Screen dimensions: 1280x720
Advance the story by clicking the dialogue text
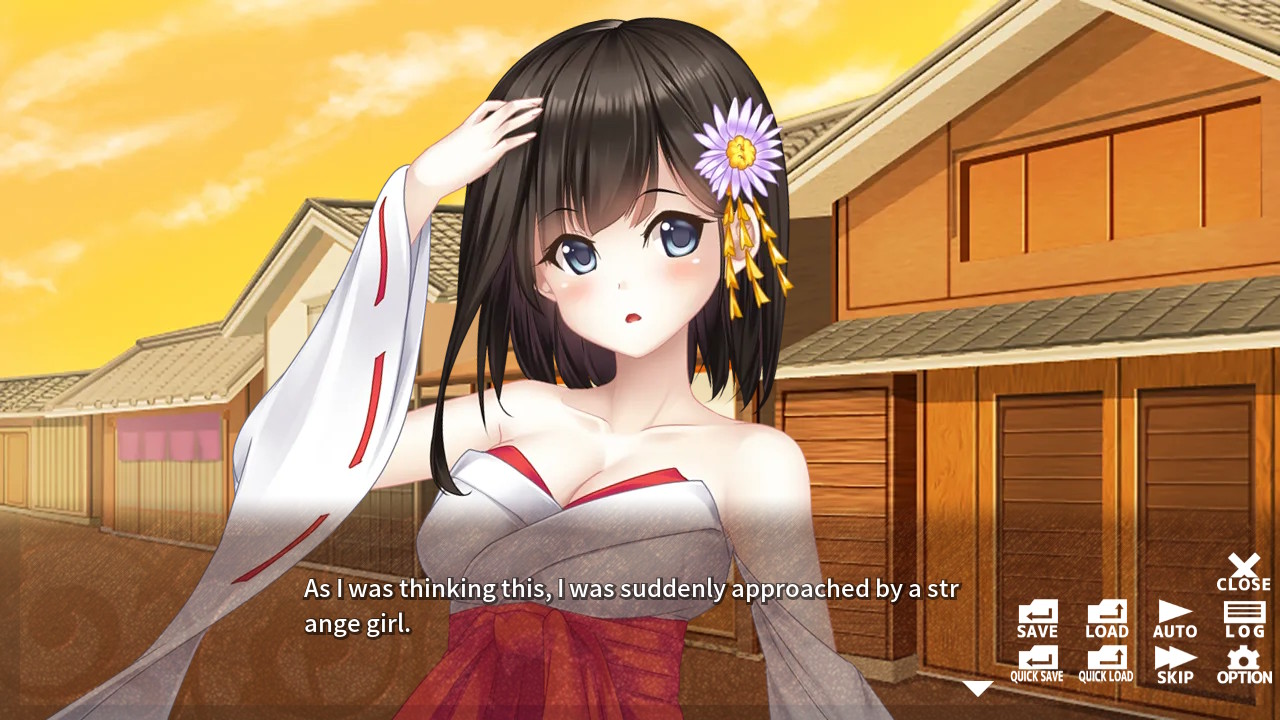coord(630,605)
